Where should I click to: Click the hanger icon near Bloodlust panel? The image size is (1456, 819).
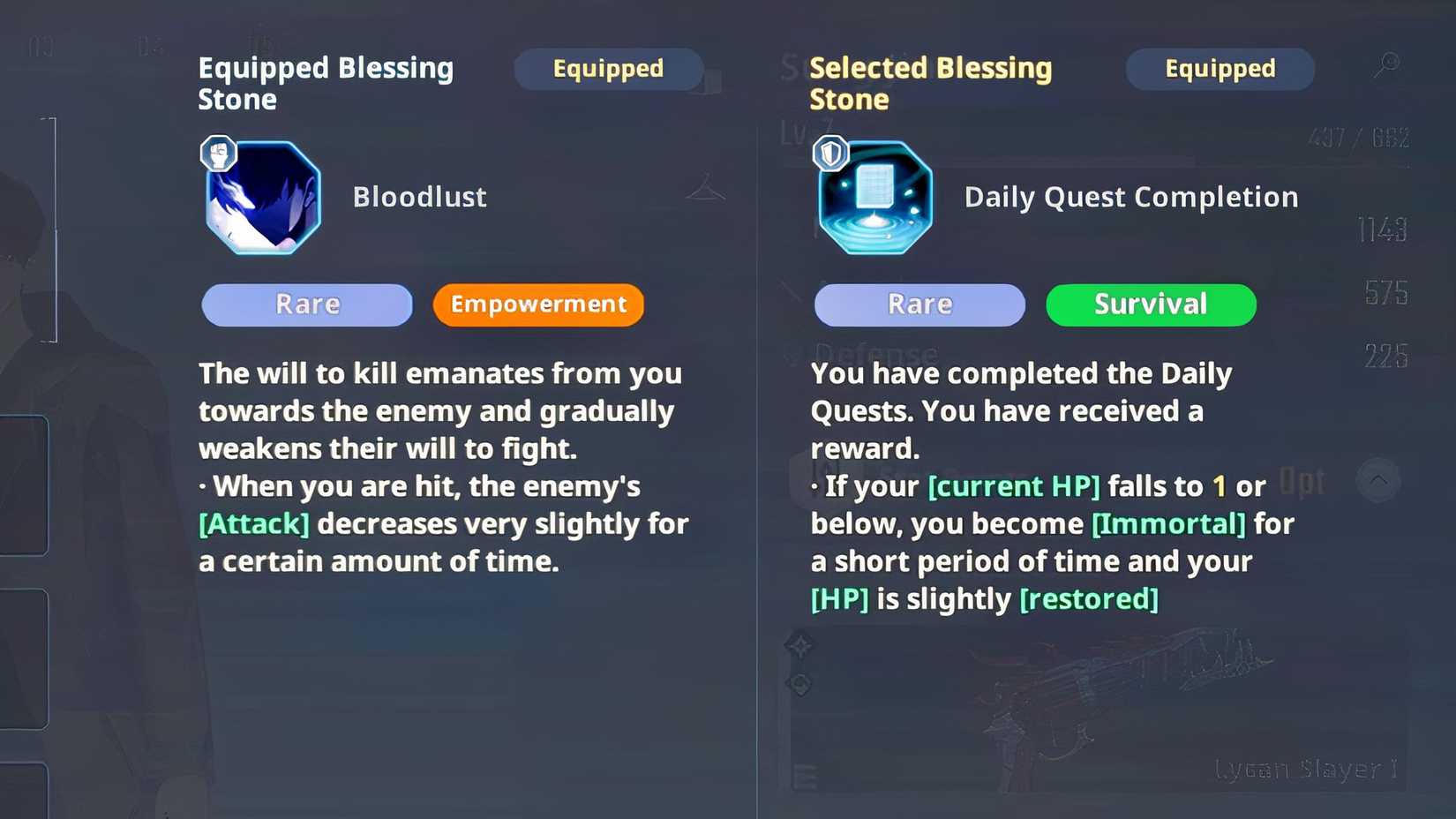coord(704,188)
